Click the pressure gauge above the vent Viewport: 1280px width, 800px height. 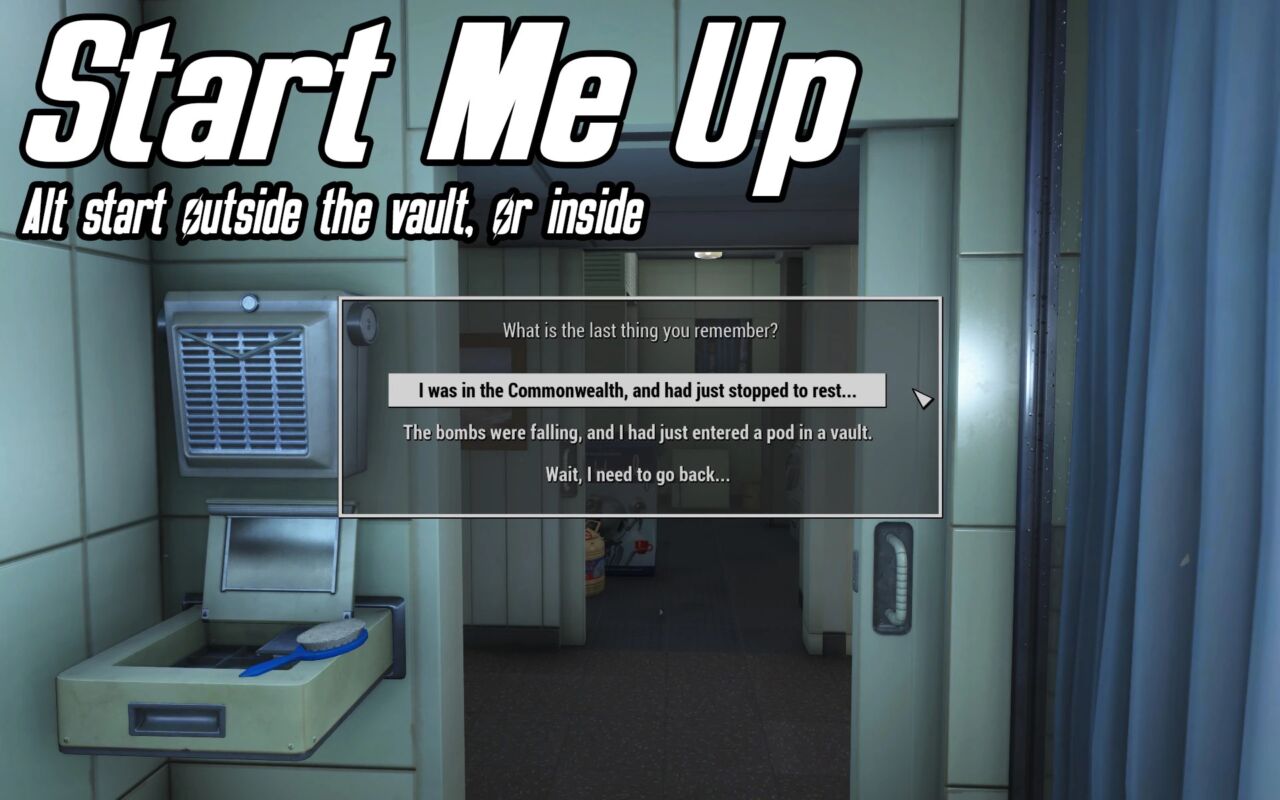[x=247, y=302]
